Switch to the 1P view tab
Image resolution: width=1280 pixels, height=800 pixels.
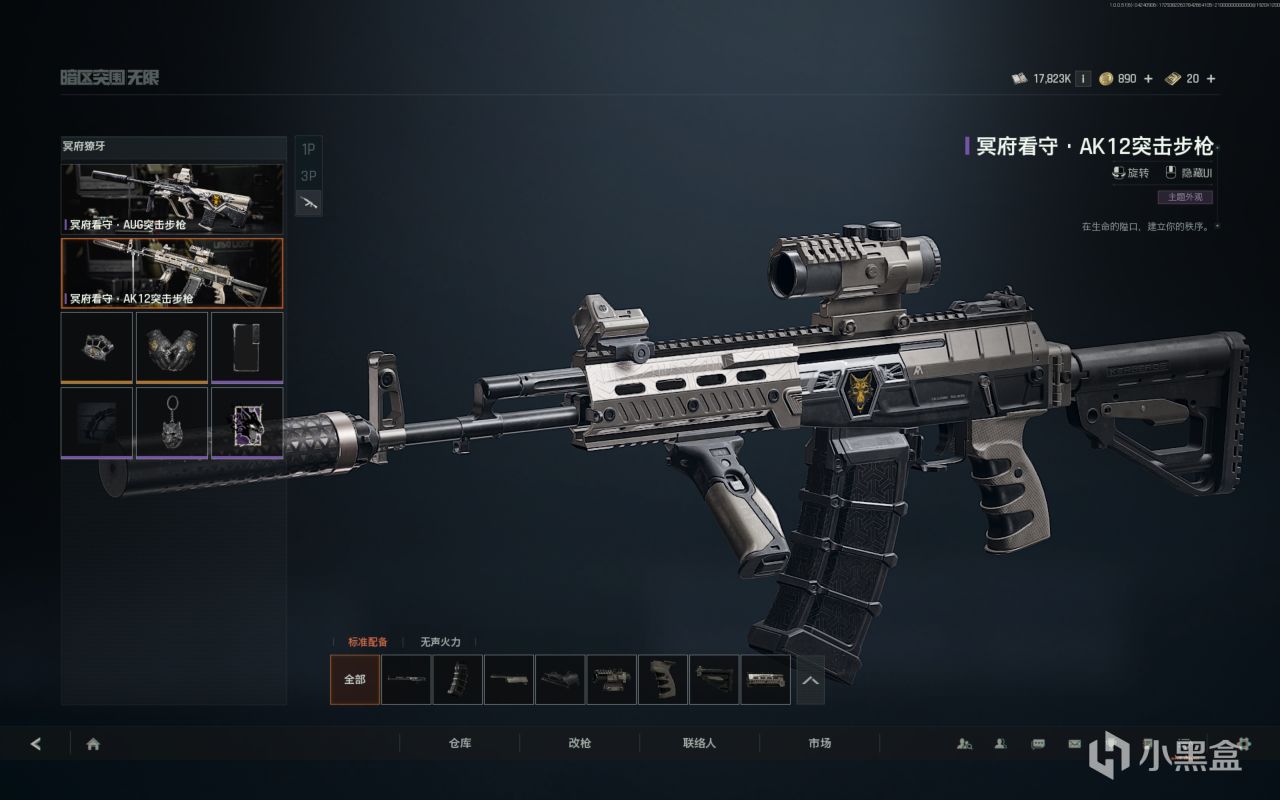coord(308,149)
